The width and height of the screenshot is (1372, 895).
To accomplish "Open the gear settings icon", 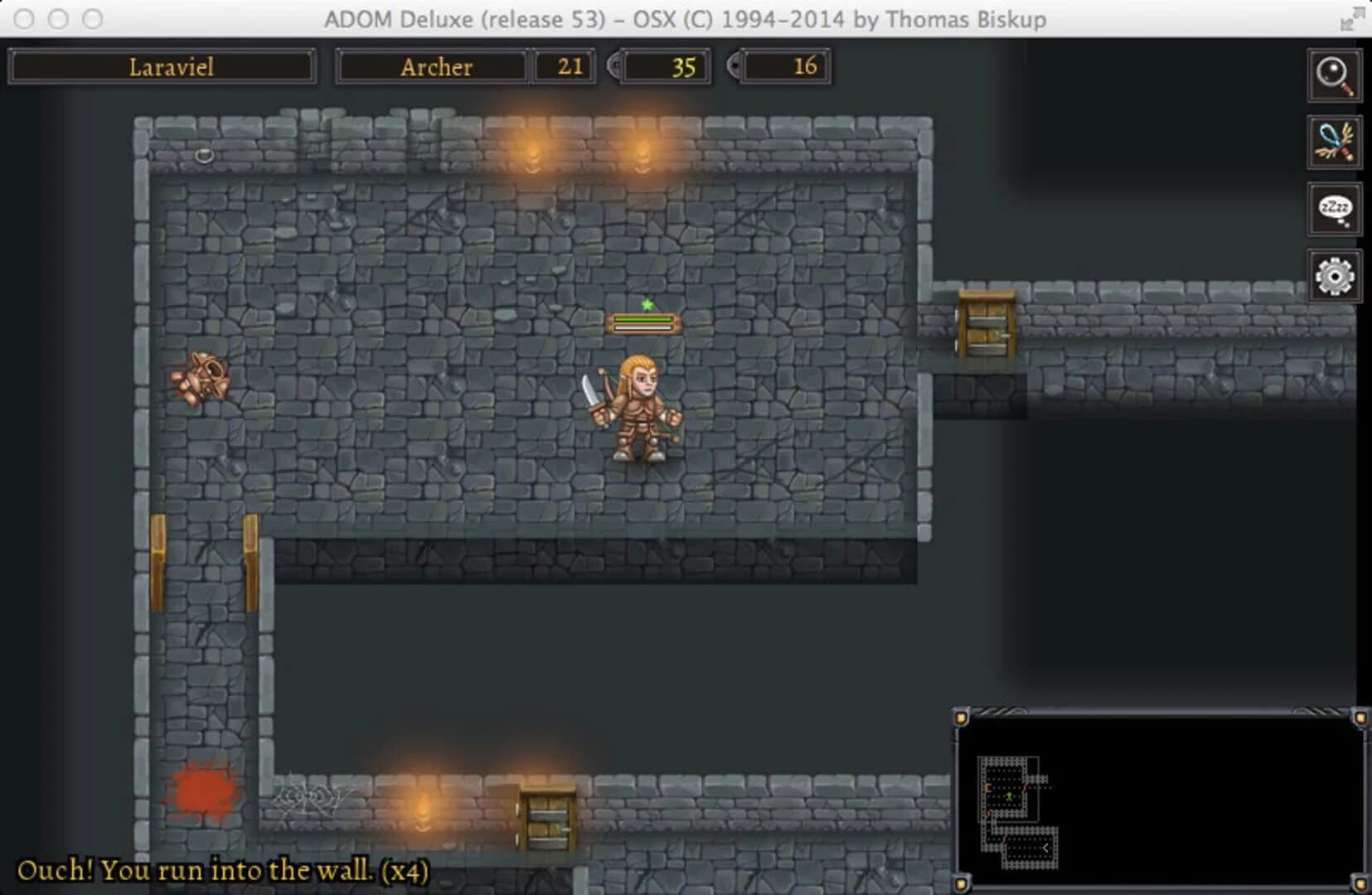I will (x=1335, y=273).
